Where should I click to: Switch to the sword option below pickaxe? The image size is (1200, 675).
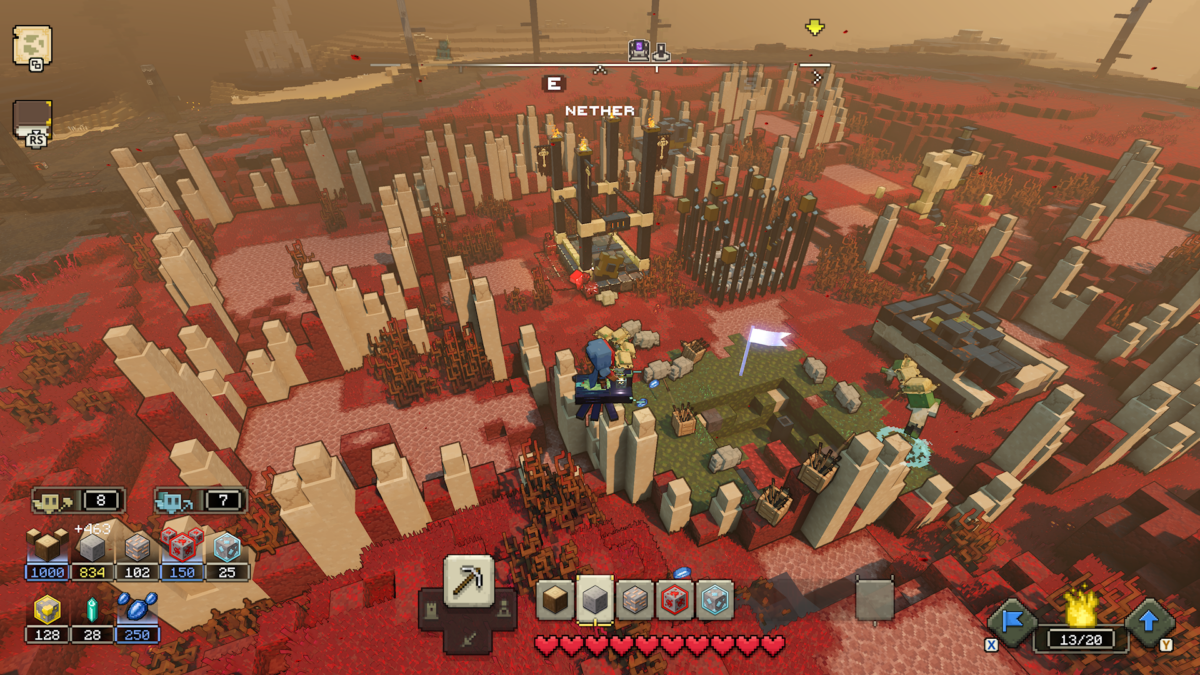(x=469, y=636)
